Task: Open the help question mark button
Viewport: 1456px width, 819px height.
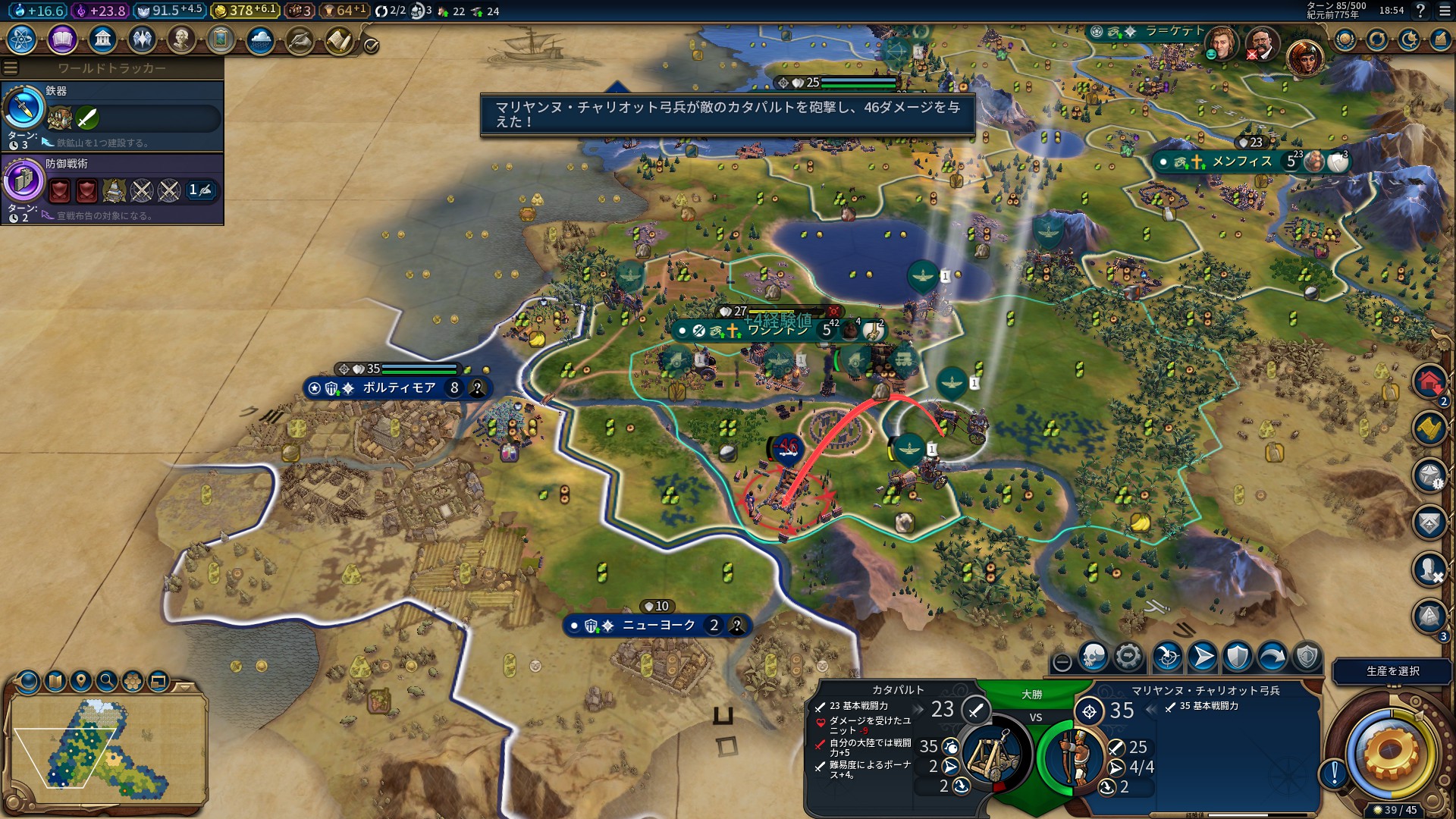Action: [x=1420, y=11]
